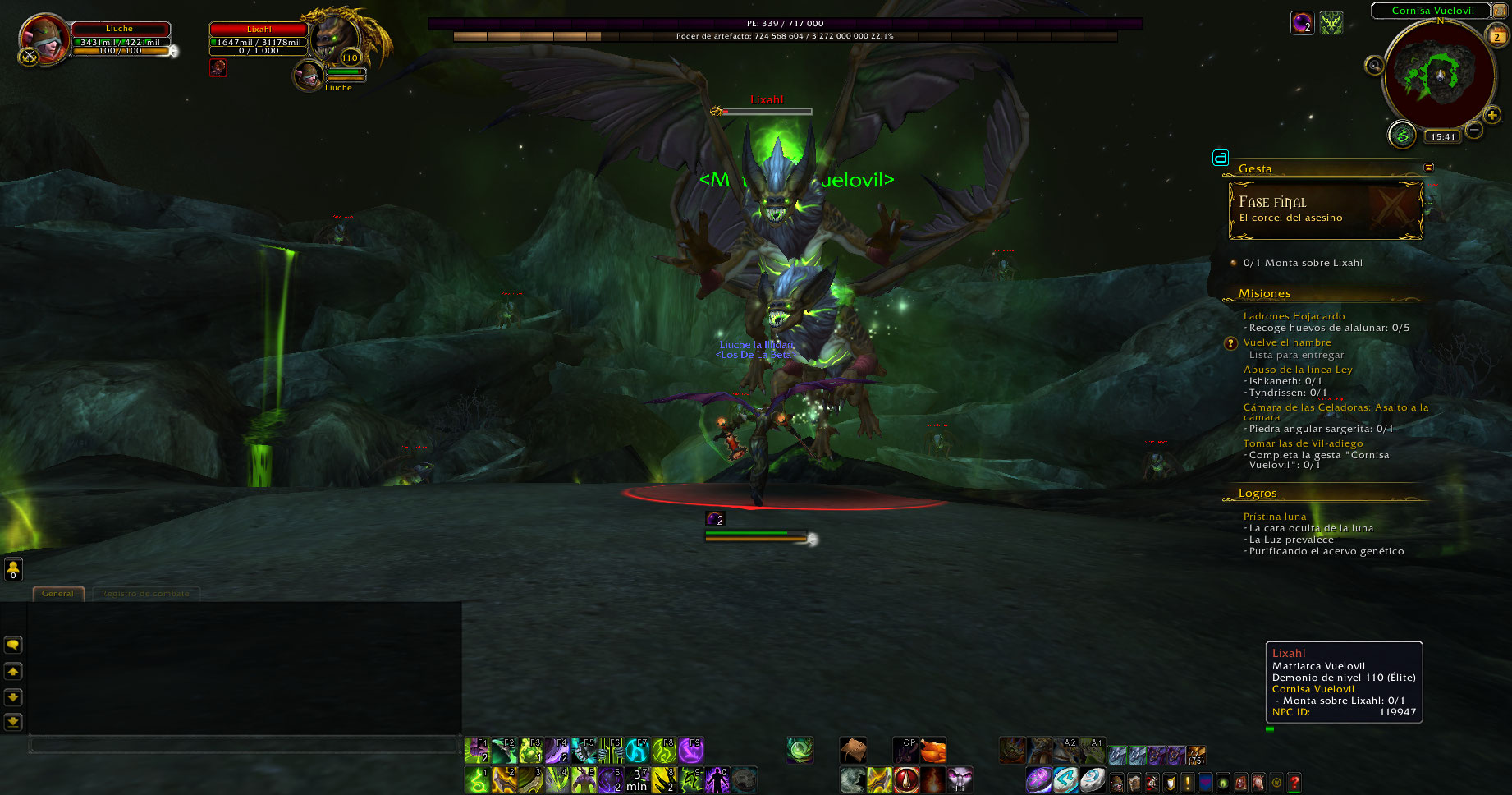This screenshot has width=1512, height=795.
Task: Activate the ability on the 7 key with 3 min cooldown
Action: pos(637,779)
